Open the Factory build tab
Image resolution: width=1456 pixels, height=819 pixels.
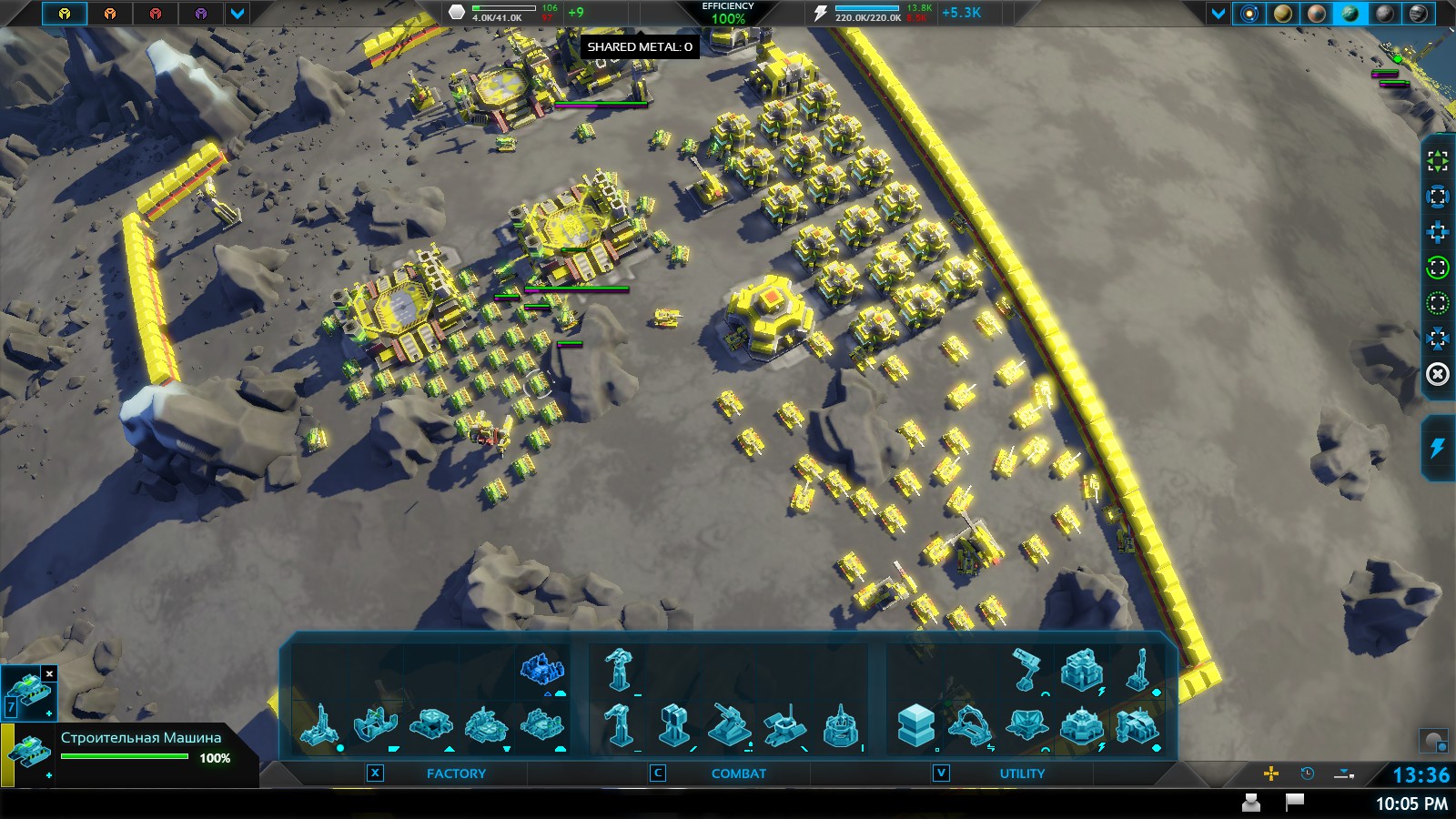coord(456,773)
